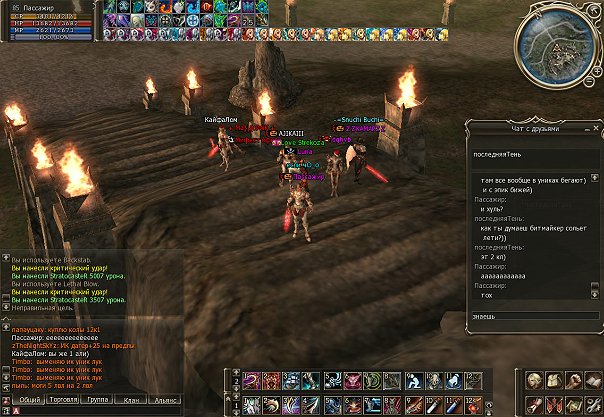Activate the green spiral skill on the upper hotbar
Image resolution: width=604 pixels, height=417 pixels.
(374, 380)
